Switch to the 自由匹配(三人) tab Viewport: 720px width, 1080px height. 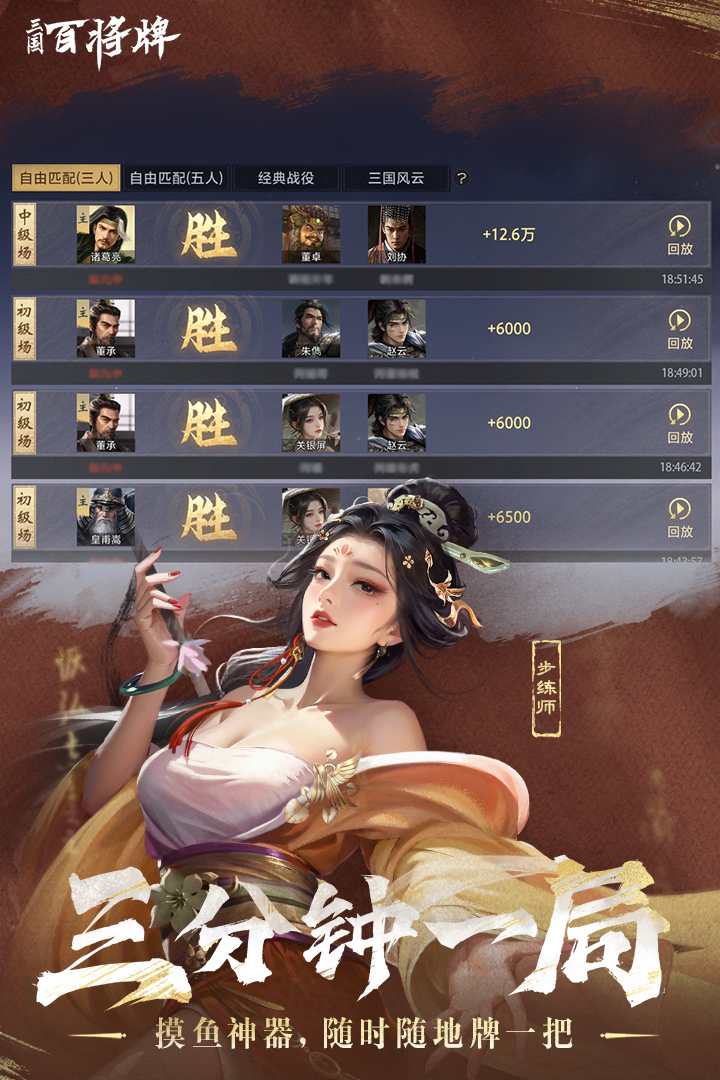66,178
